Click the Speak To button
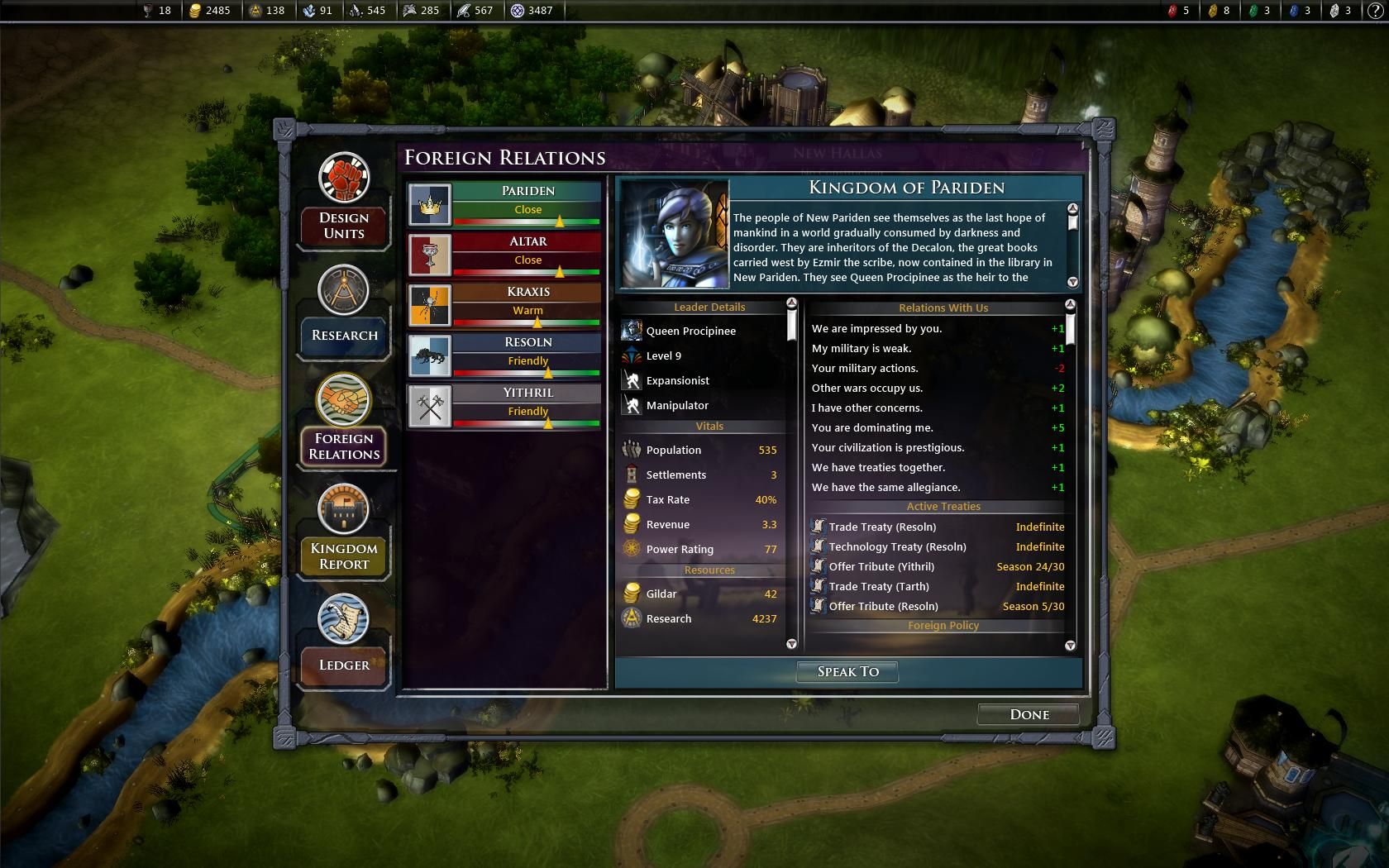The image size is (1389, 868). 847,671
